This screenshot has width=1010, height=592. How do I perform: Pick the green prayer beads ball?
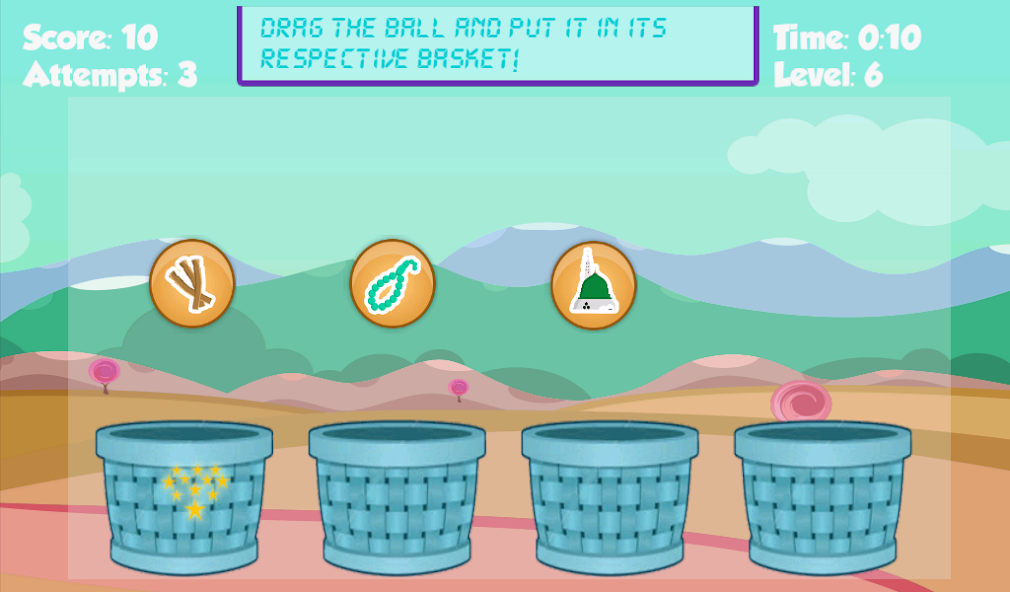(x=392, y=284)
